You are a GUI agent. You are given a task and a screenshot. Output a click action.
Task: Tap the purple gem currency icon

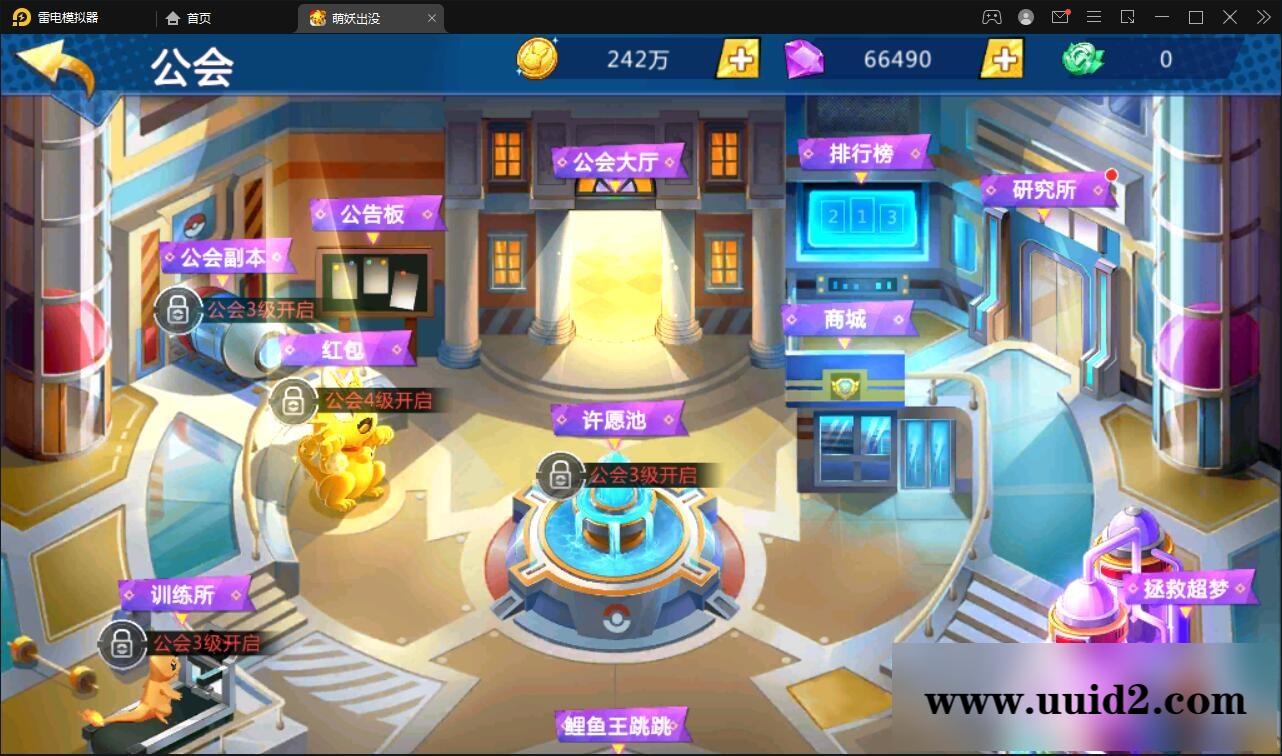point(806,58)
